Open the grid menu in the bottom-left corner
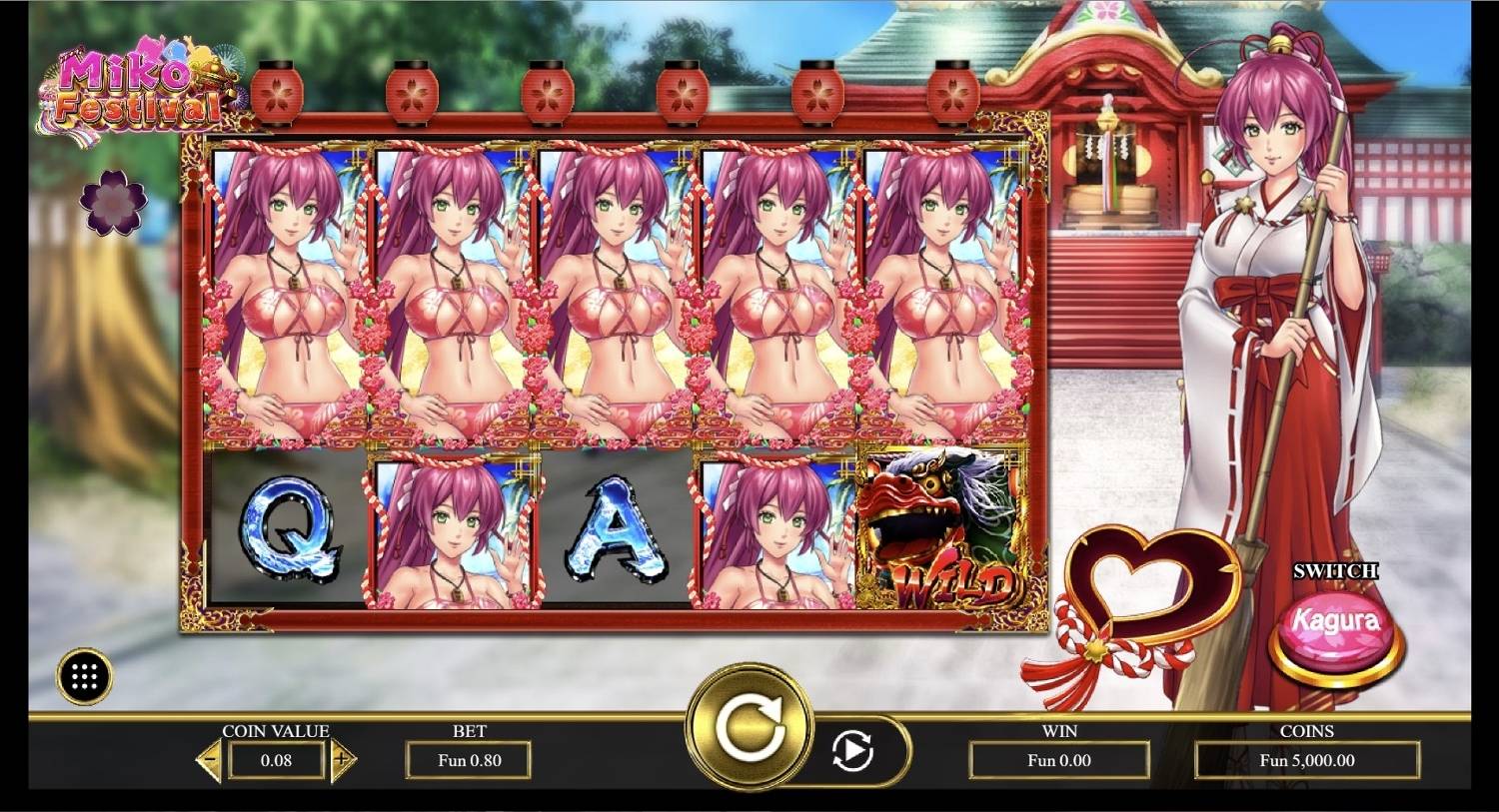 click(x=85, y=674)
